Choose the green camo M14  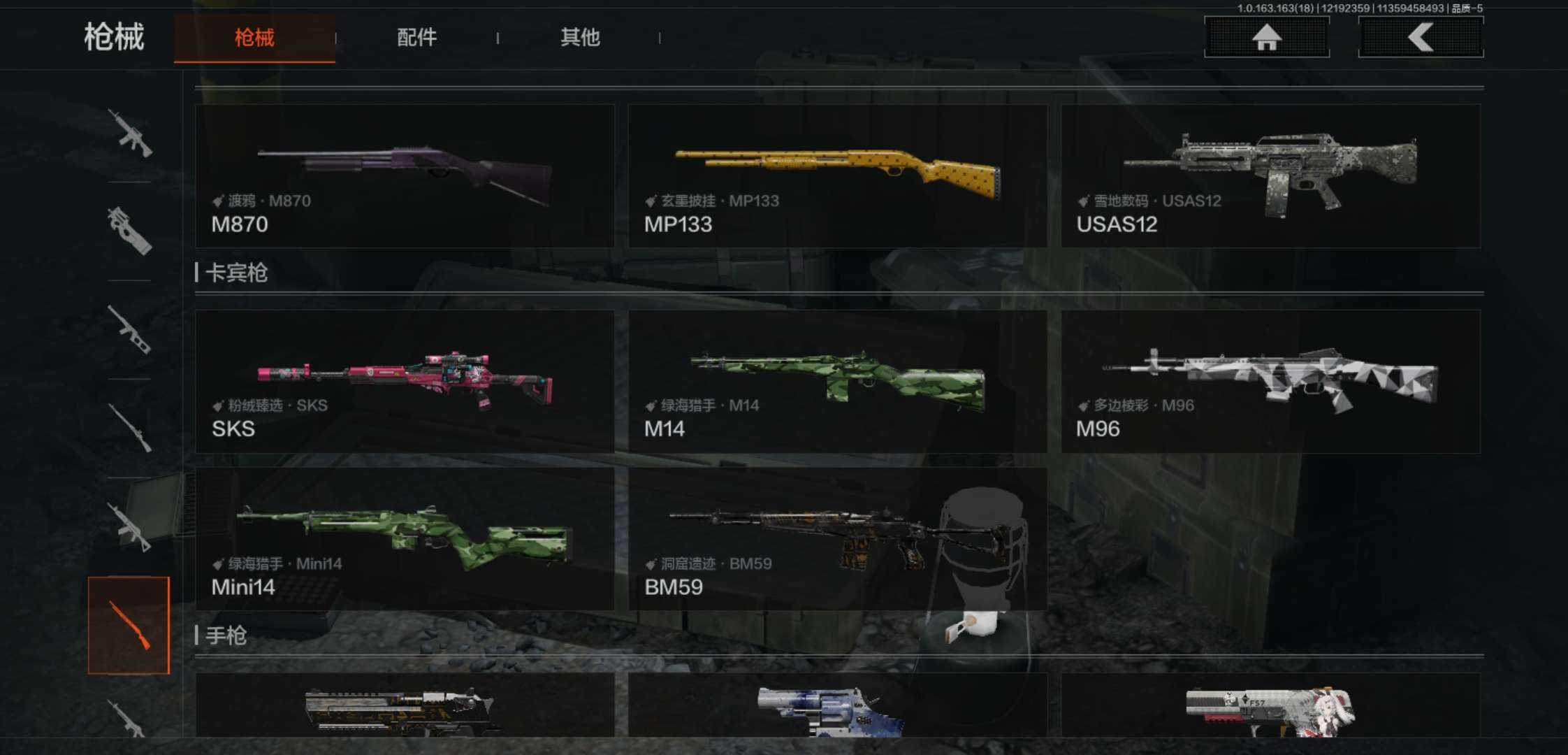pos(837,382)
